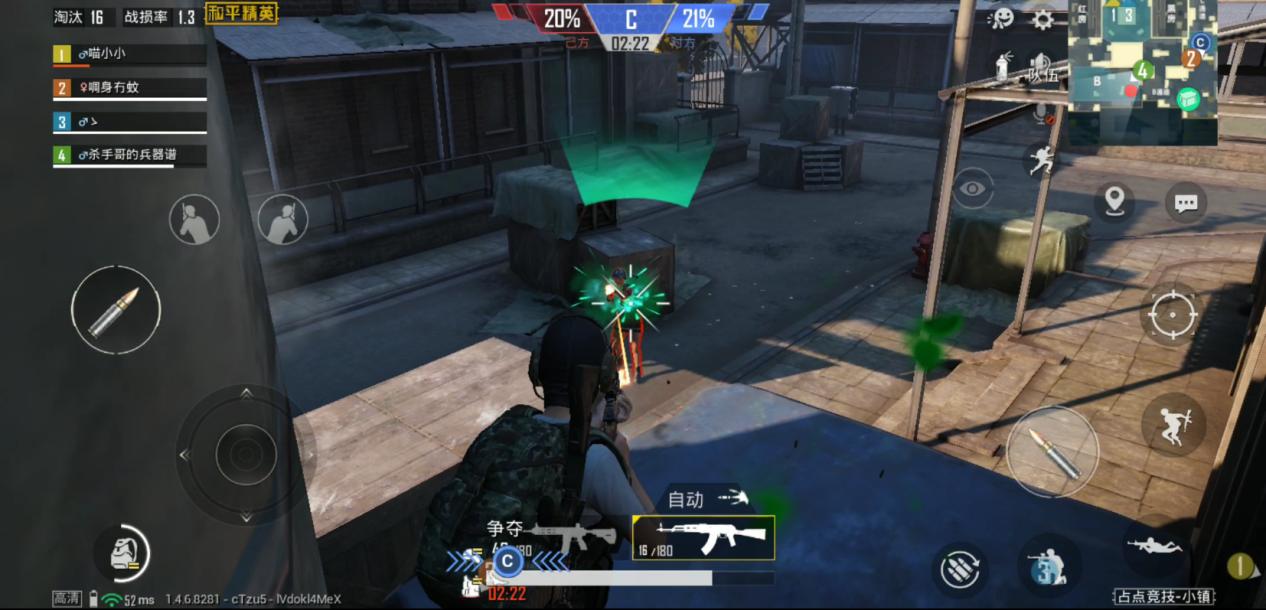
Task: Reload weapon with the bullets icon
Action: pyautogui.click(x=961, y=570)
